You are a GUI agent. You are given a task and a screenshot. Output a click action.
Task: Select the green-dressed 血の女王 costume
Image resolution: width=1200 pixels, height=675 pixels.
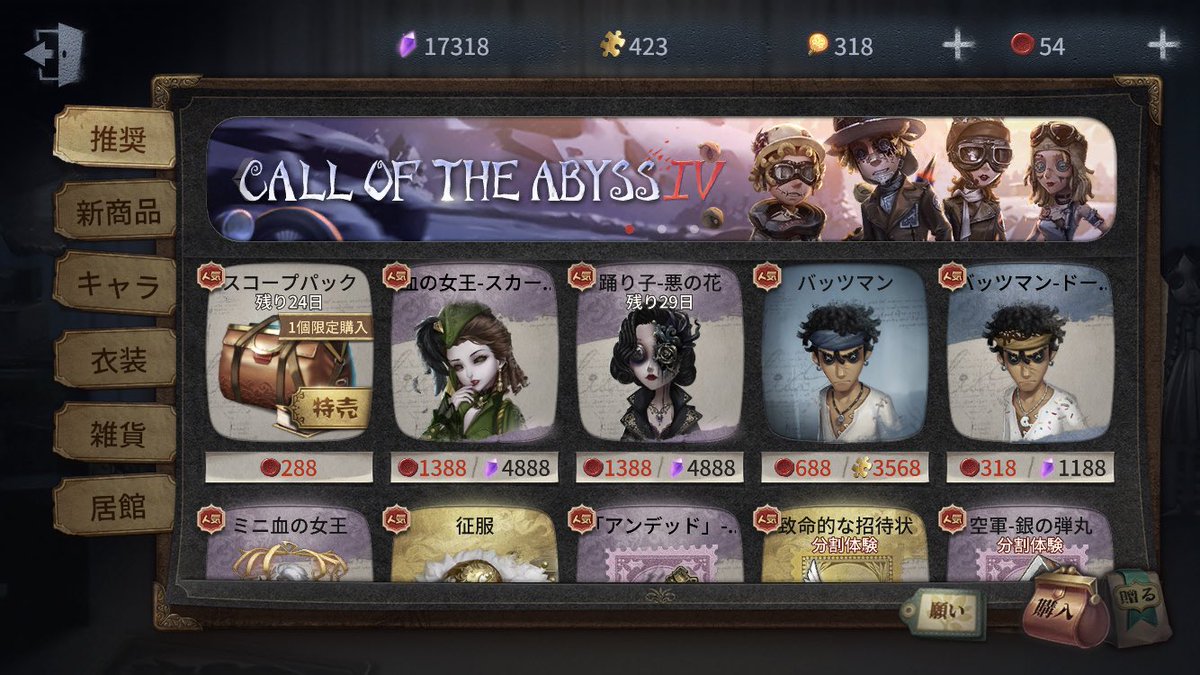tap(474, 355)
